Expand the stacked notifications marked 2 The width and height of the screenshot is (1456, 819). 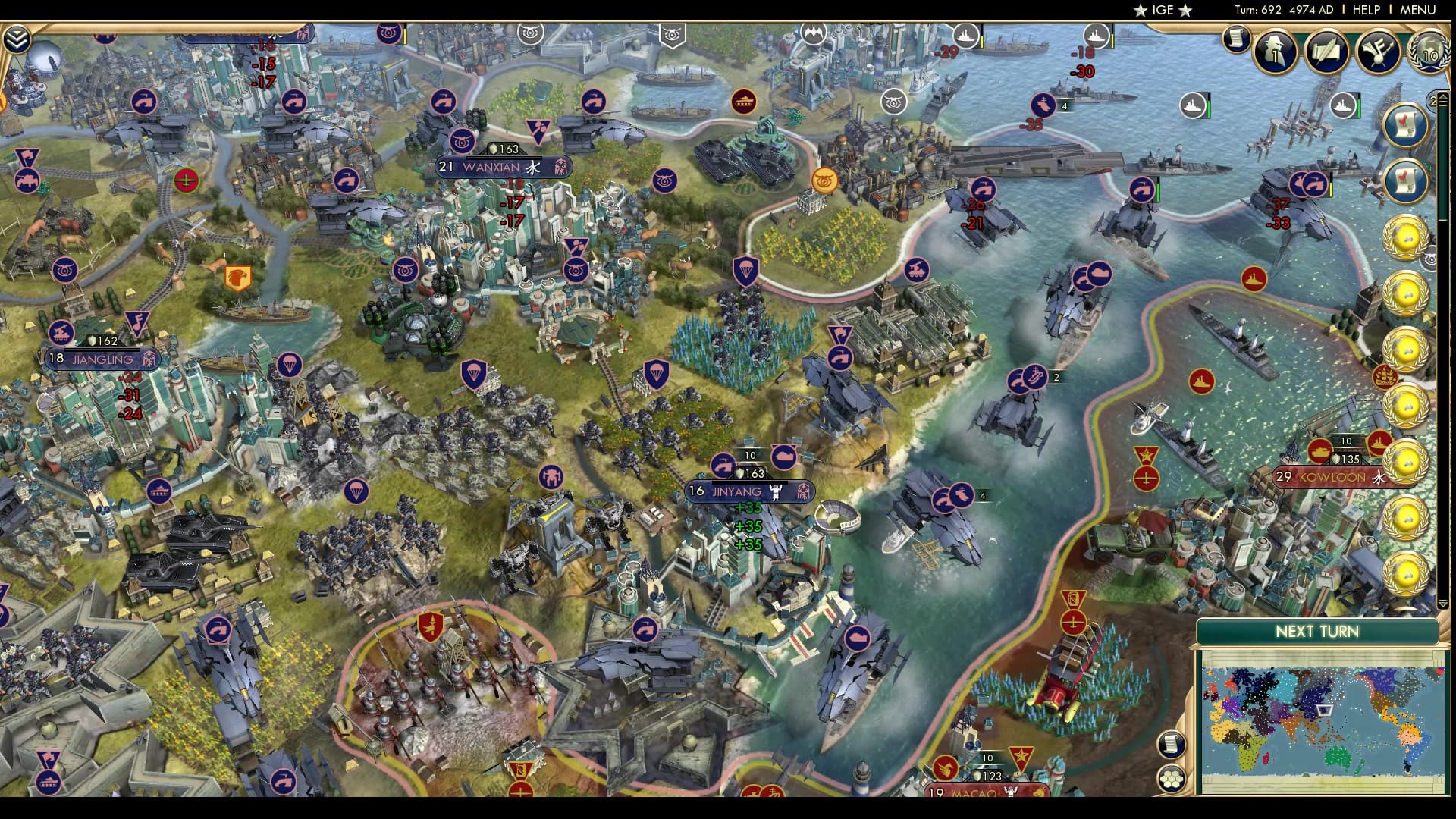point(1433,99)
